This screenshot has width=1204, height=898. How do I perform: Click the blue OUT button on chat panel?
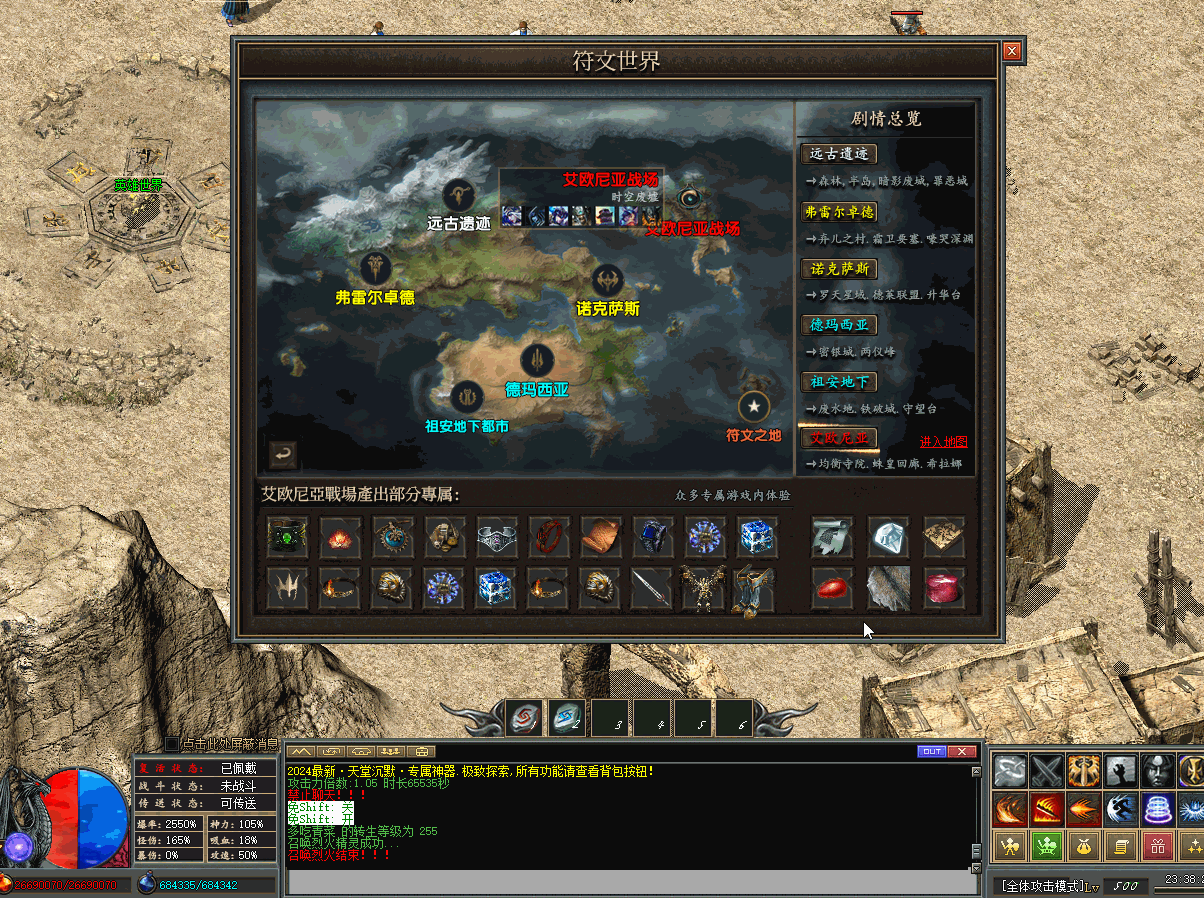[x=931, y=752]
